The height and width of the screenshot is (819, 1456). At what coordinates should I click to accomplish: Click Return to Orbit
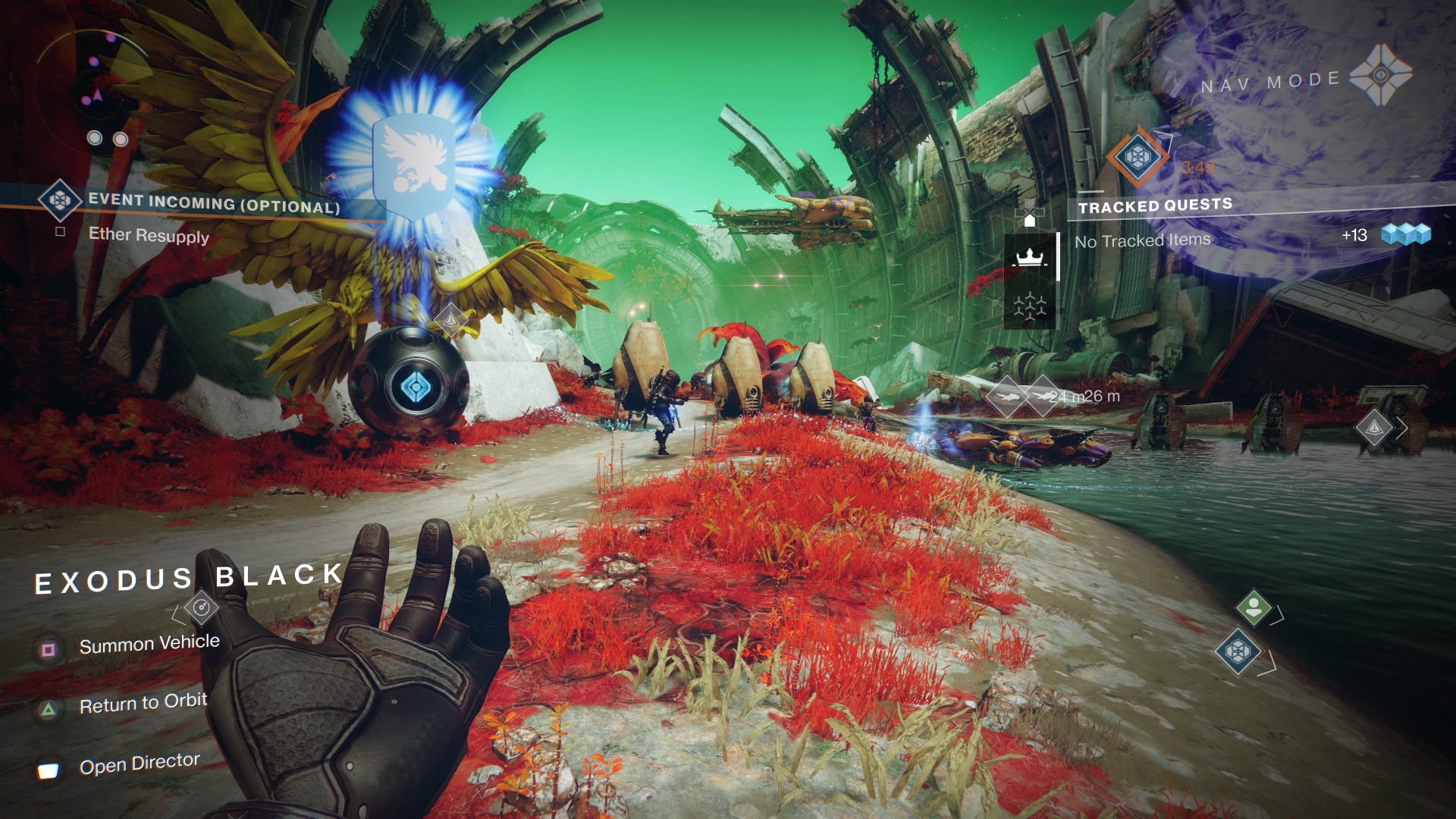click(143, 703)
